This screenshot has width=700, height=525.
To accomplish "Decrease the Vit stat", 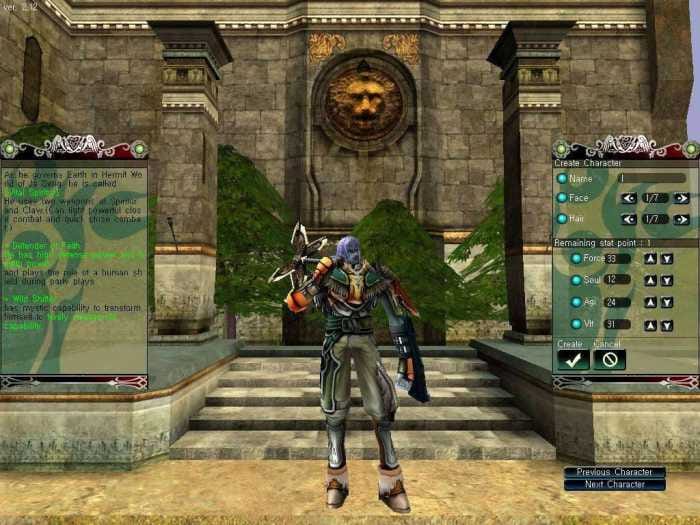I will [x=667, y=325].
